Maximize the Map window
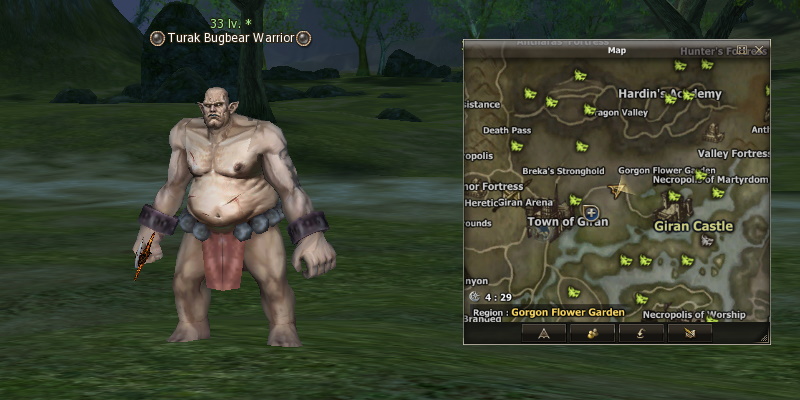This screenshot has width=800, height=400. click(743, 50)
